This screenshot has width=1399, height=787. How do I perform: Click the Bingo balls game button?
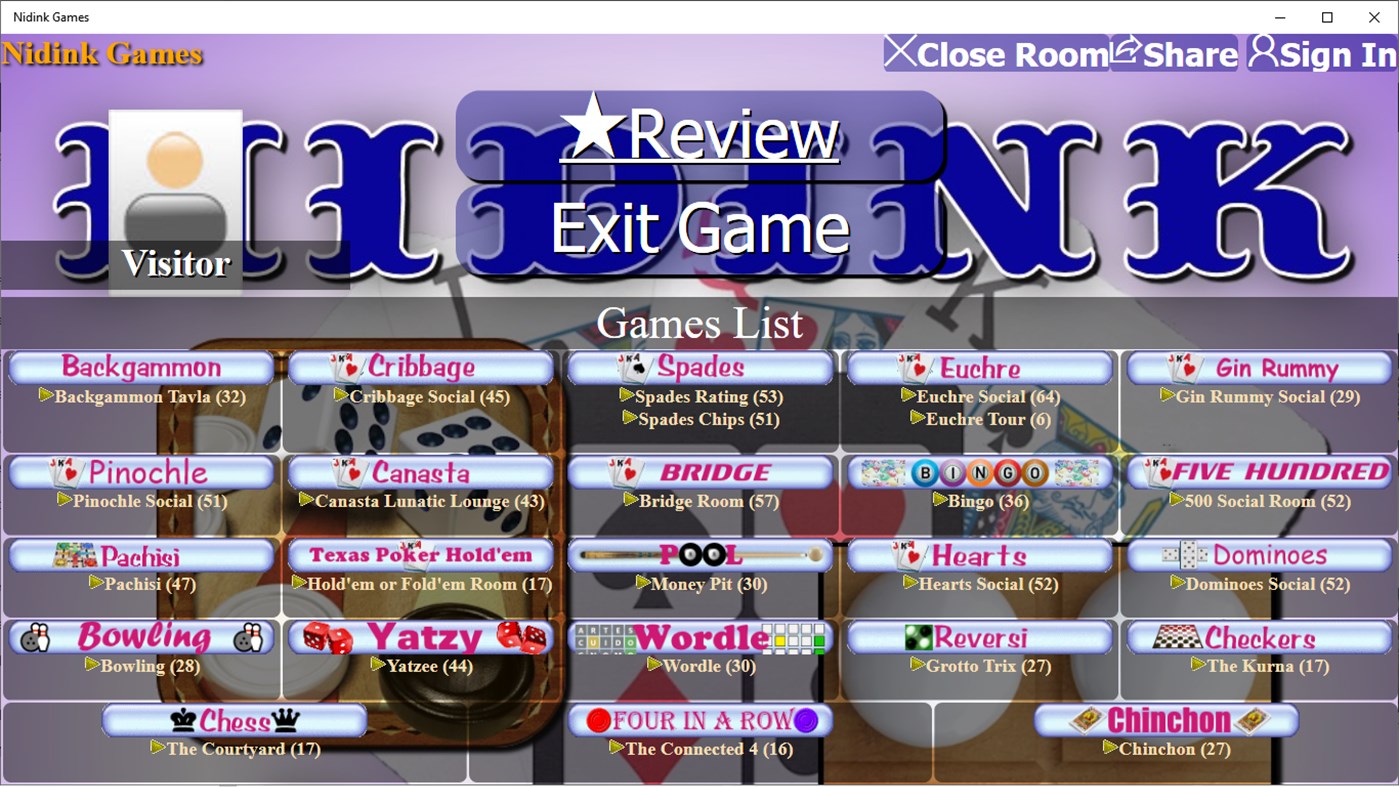pyautogui.click(x=978, y=472)
